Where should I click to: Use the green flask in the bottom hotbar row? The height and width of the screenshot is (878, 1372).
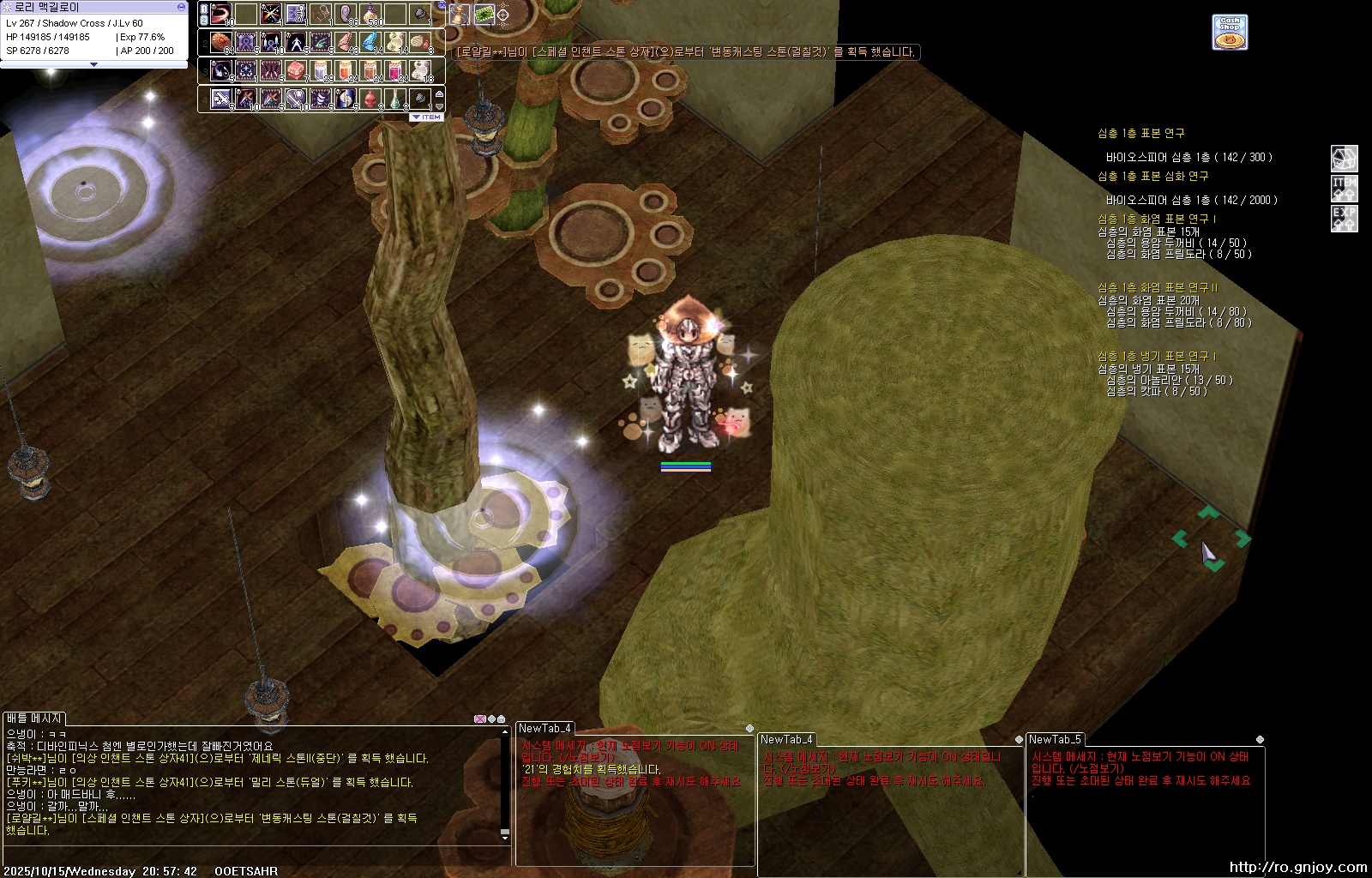point(395,99)
